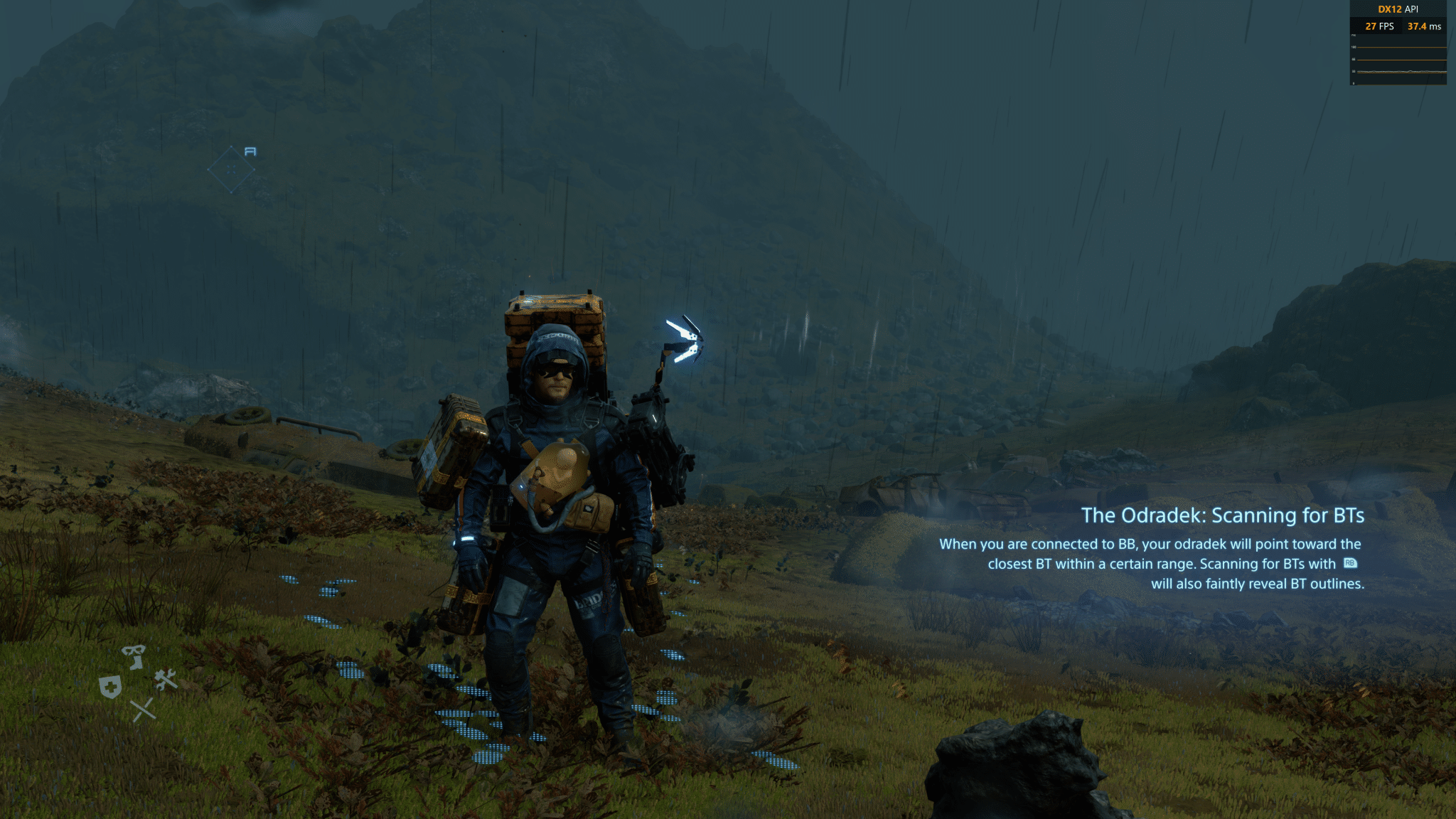Image resolution: width=1456 pixels, height=819 pixels.
Task: Select the diamond destination marker
Action: 231,170
